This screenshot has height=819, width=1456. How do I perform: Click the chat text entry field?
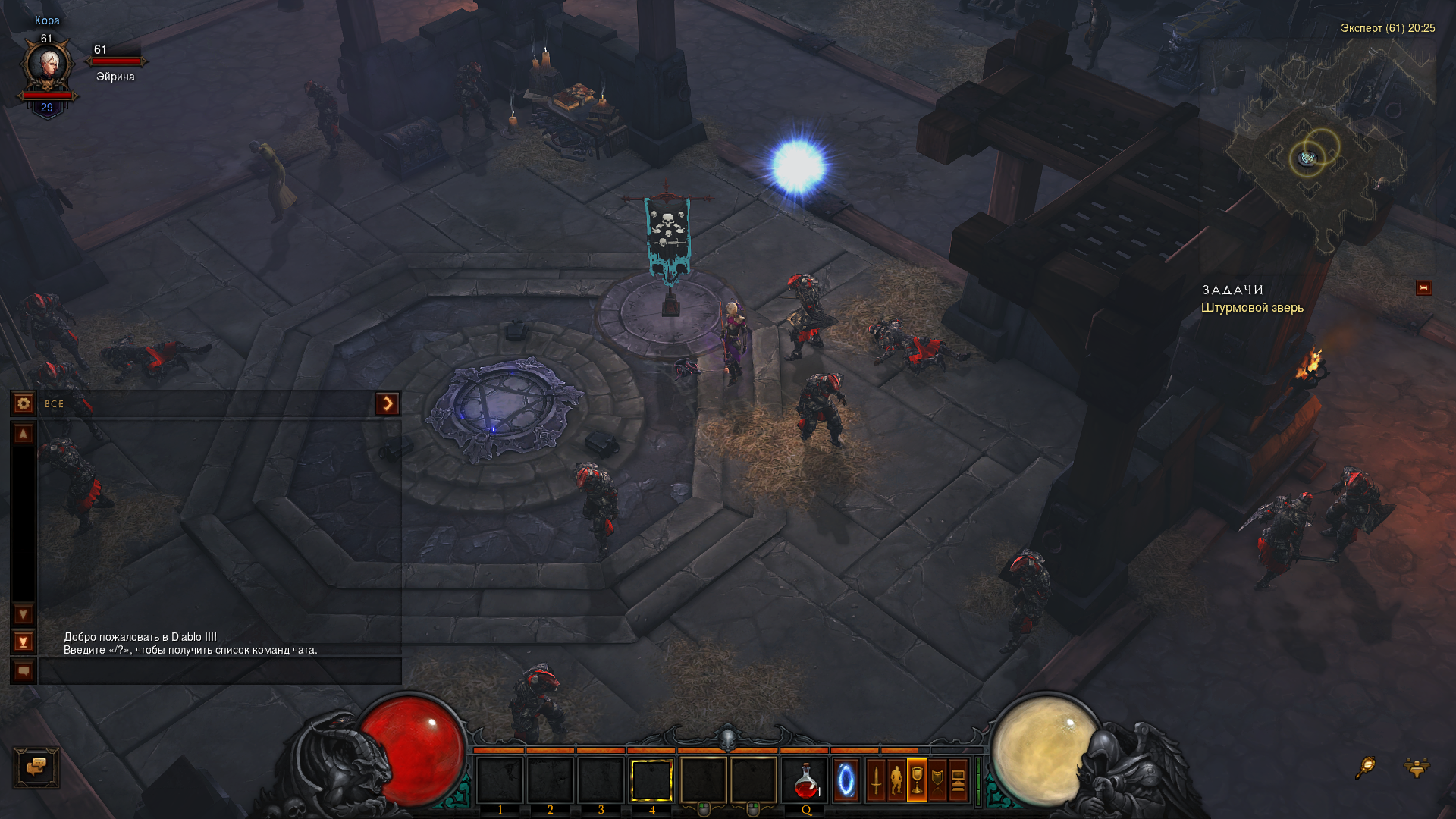(220, 671)
